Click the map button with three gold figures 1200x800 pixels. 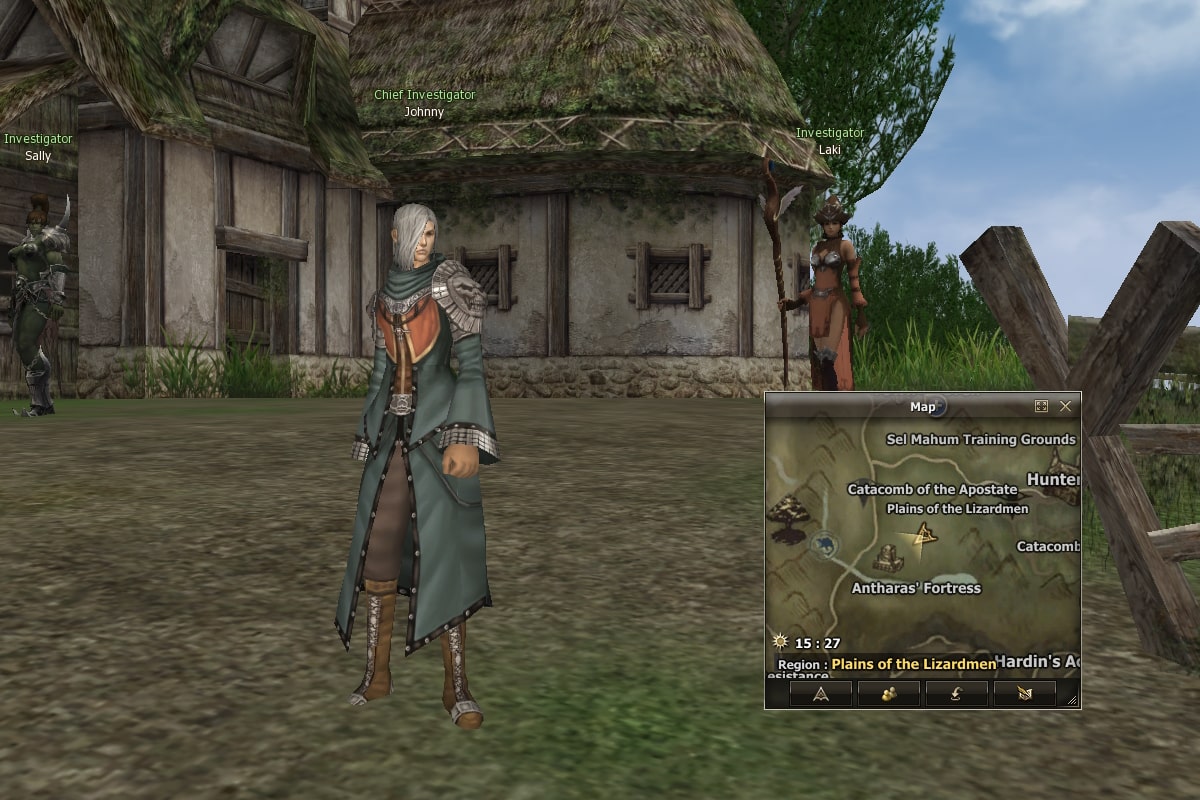click(x=888, y=693)
